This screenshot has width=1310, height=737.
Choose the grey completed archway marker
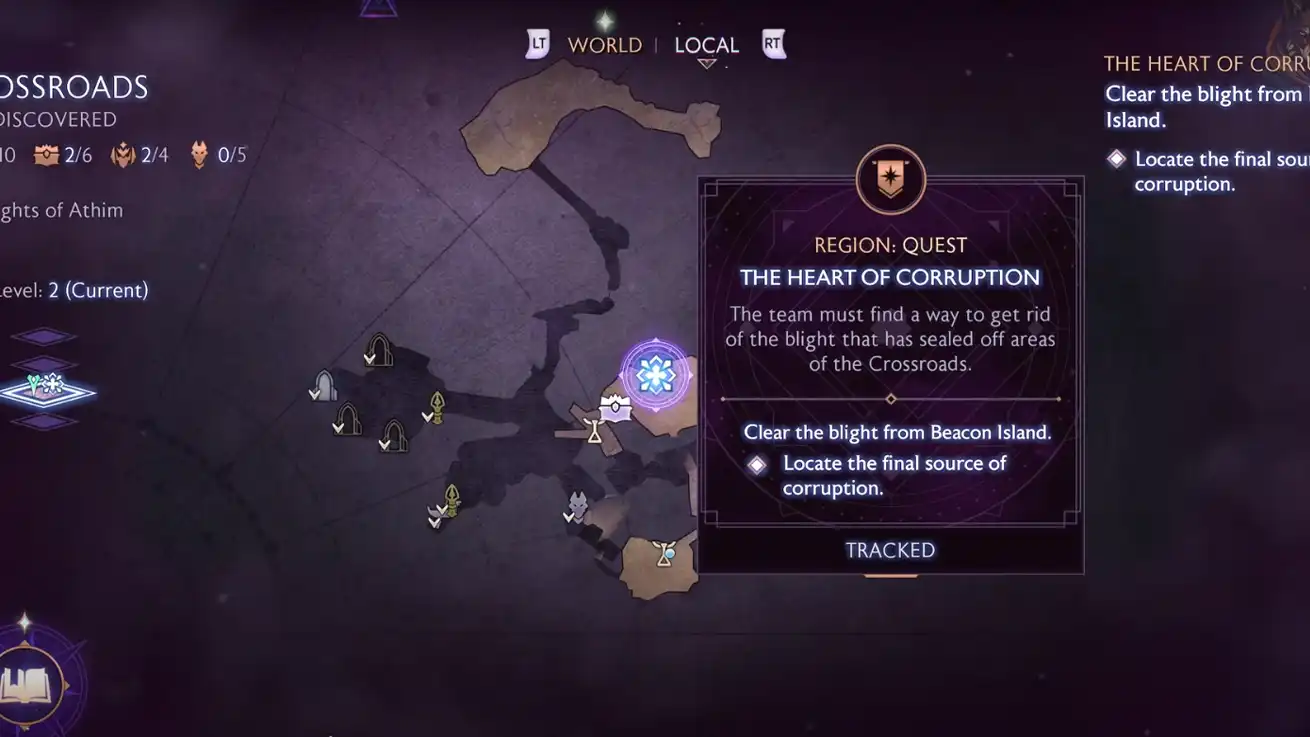[x=324, y=385]
